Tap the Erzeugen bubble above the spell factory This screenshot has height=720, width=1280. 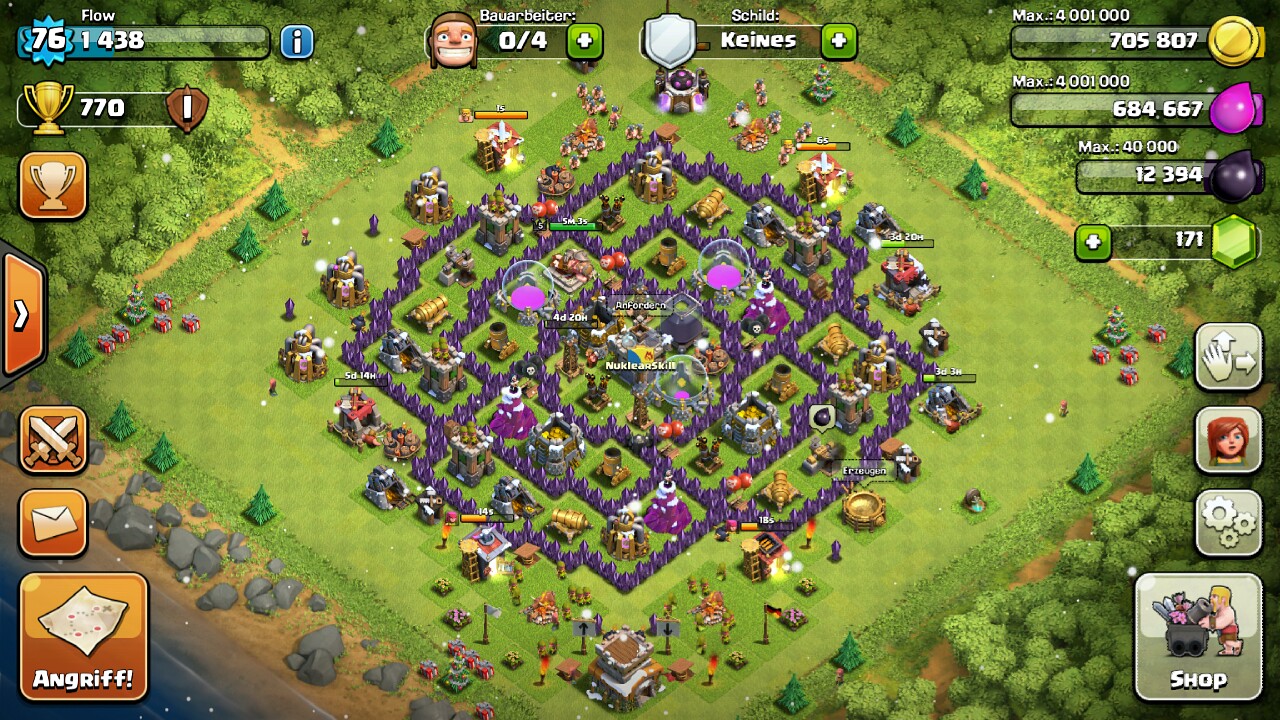pyautogui.click(x=860, y=471)
